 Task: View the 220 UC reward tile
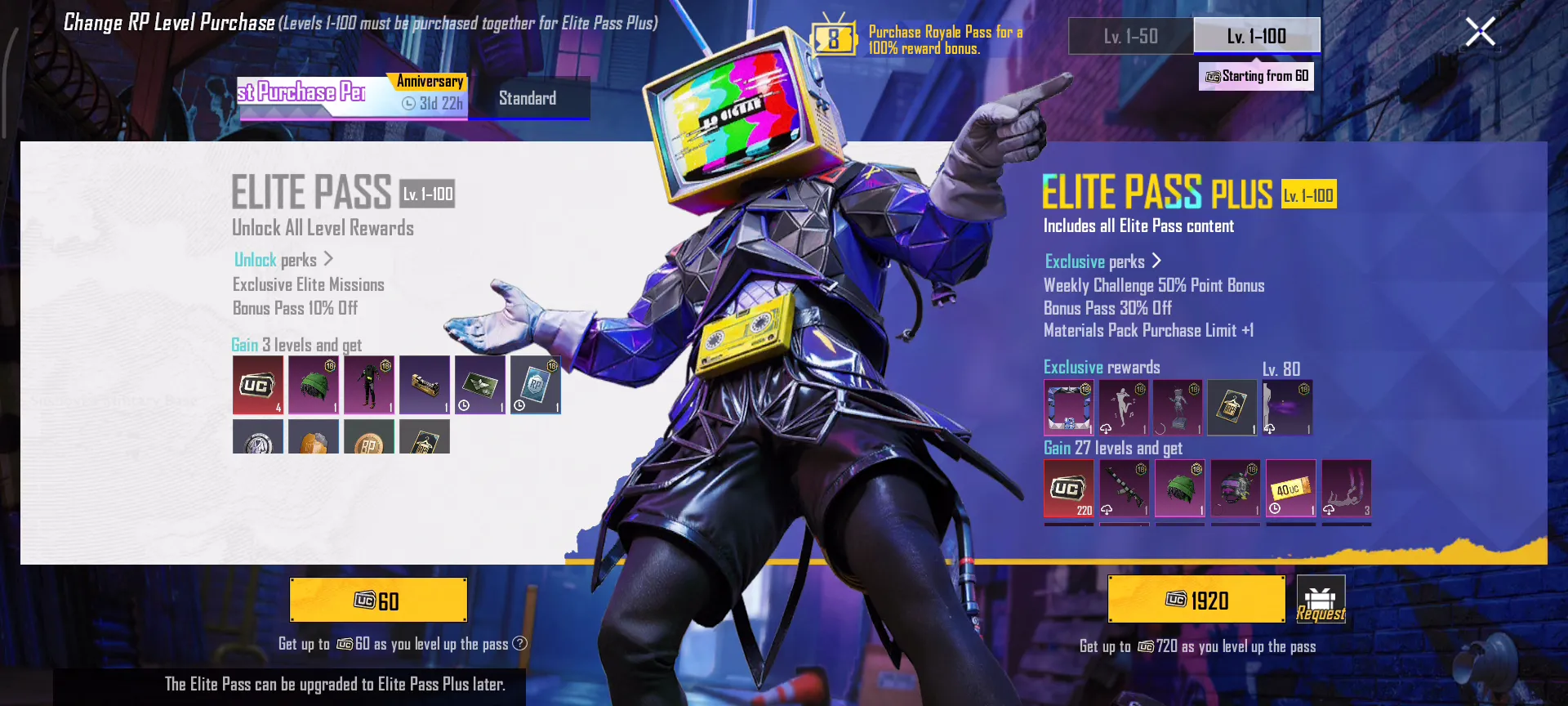click(x=1068, y=489)
